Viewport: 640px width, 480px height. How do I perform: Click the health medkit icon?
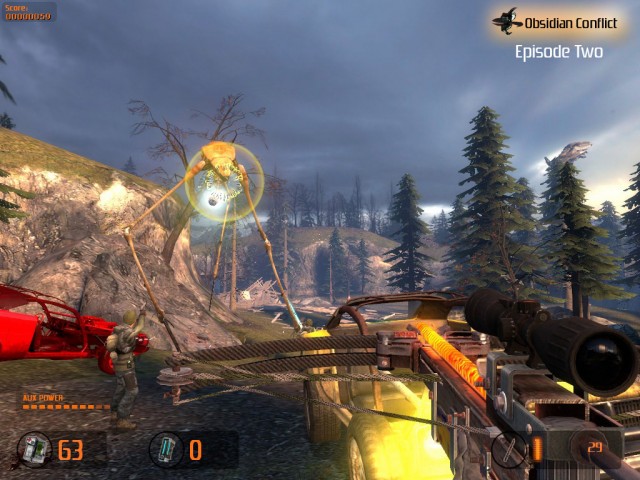tap(33, 449)
